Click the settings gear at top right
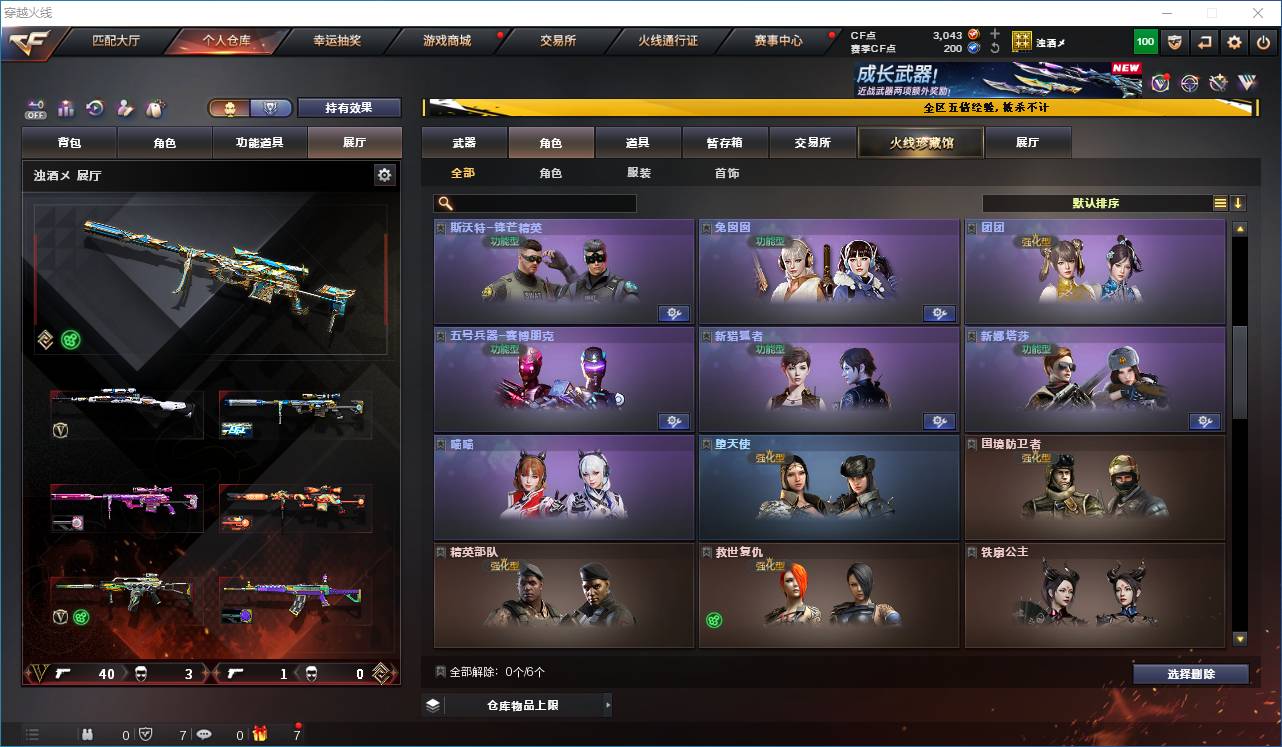The image size is (1282, 747). coord(1233,41)
